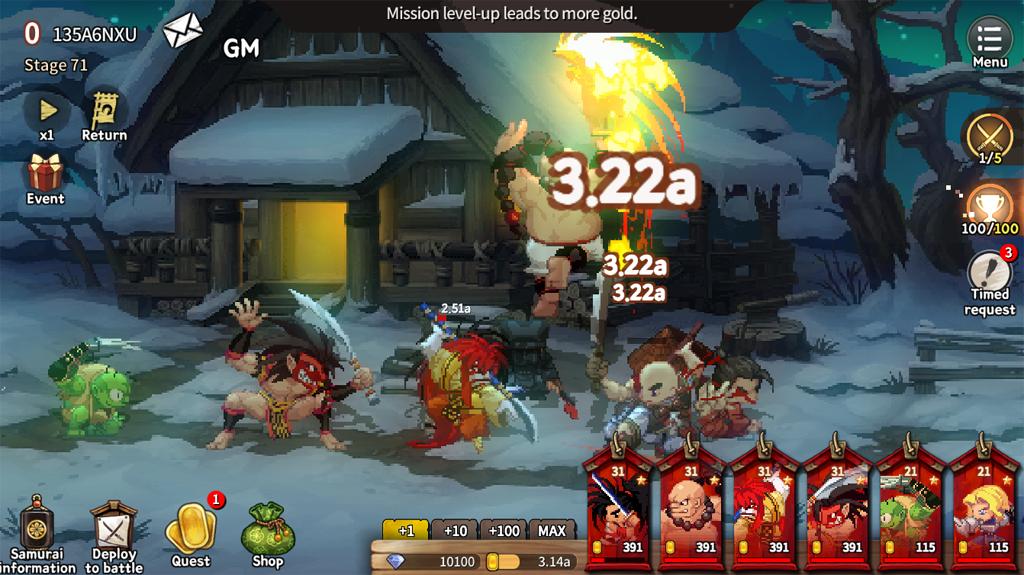Select the +100 level-up multiplier

504,530
